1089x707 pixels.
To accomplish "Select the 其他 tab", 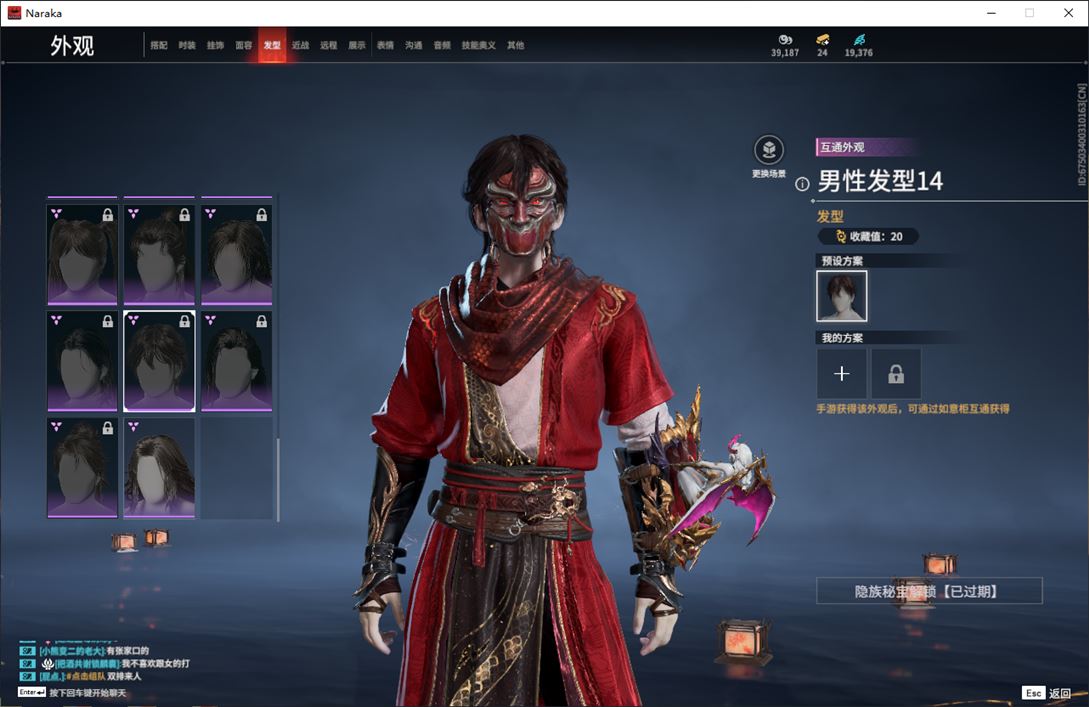I will point(515,45).
